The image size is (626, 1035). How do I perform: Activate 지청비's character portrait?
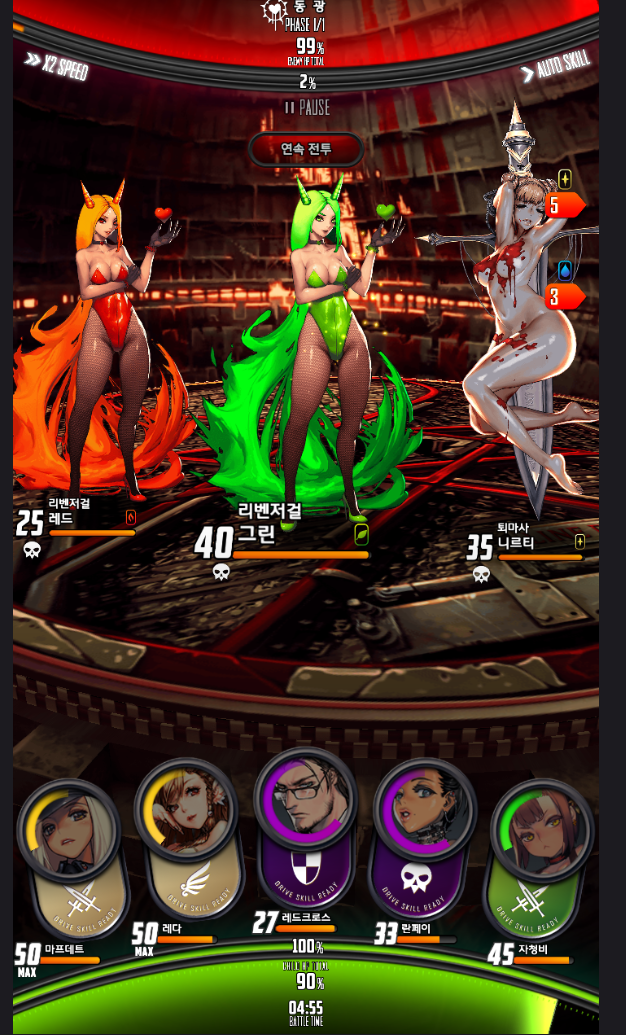[540, 829]
